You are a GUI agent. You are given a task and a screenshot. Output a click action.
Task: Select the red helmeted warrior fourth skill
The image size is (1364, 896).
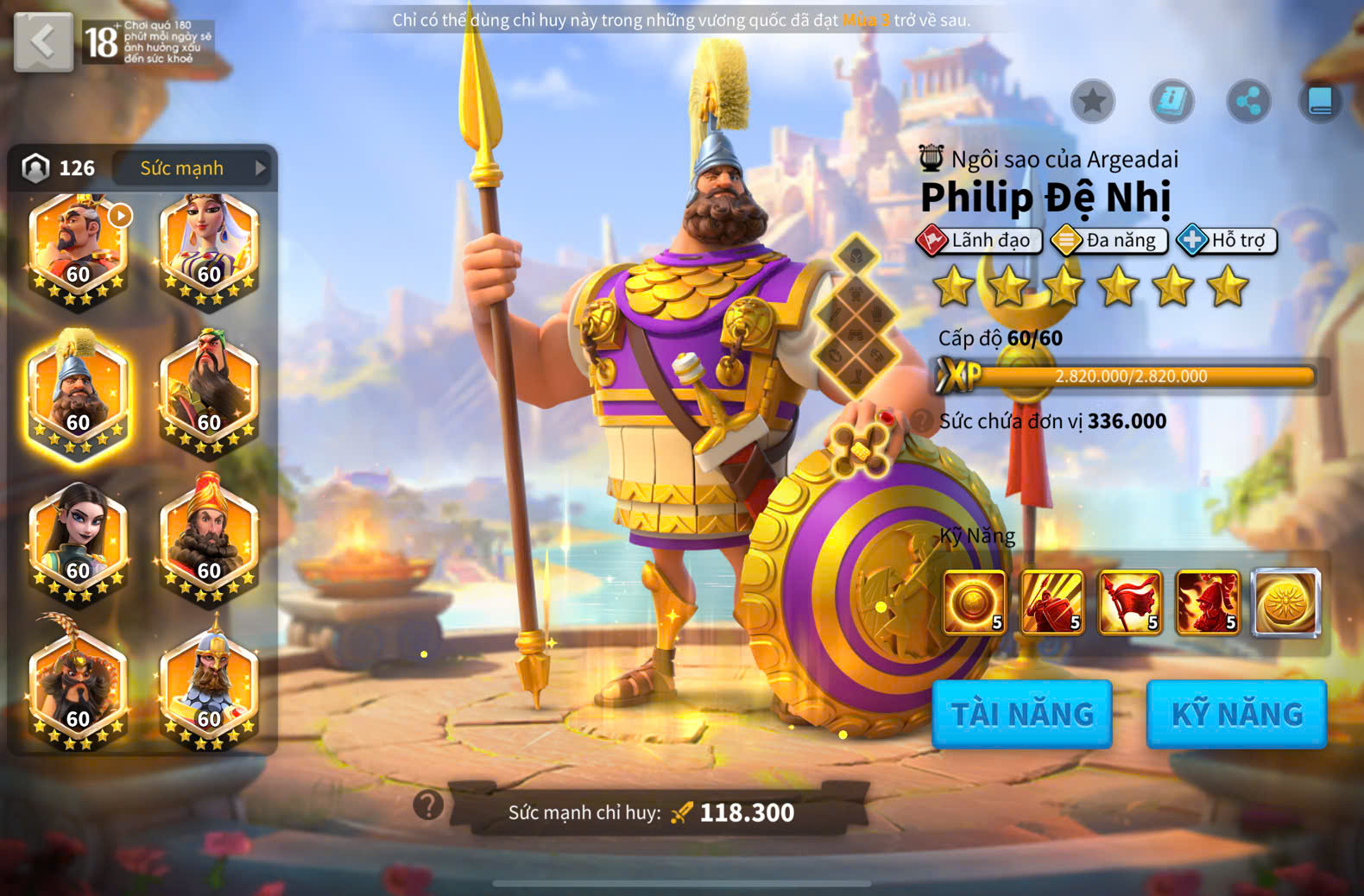(1208, 603)
